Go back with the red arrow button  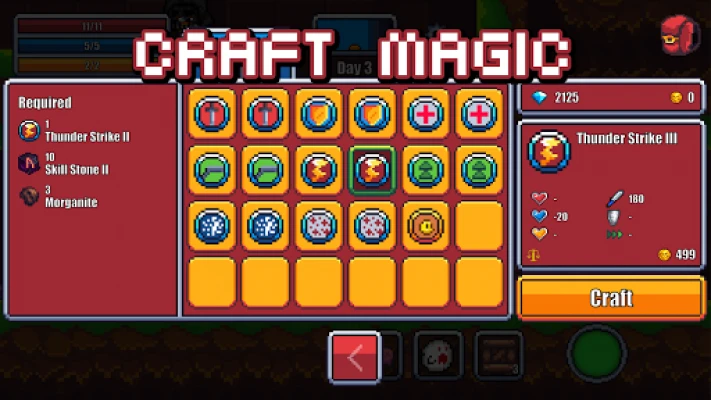coord(354,357)
